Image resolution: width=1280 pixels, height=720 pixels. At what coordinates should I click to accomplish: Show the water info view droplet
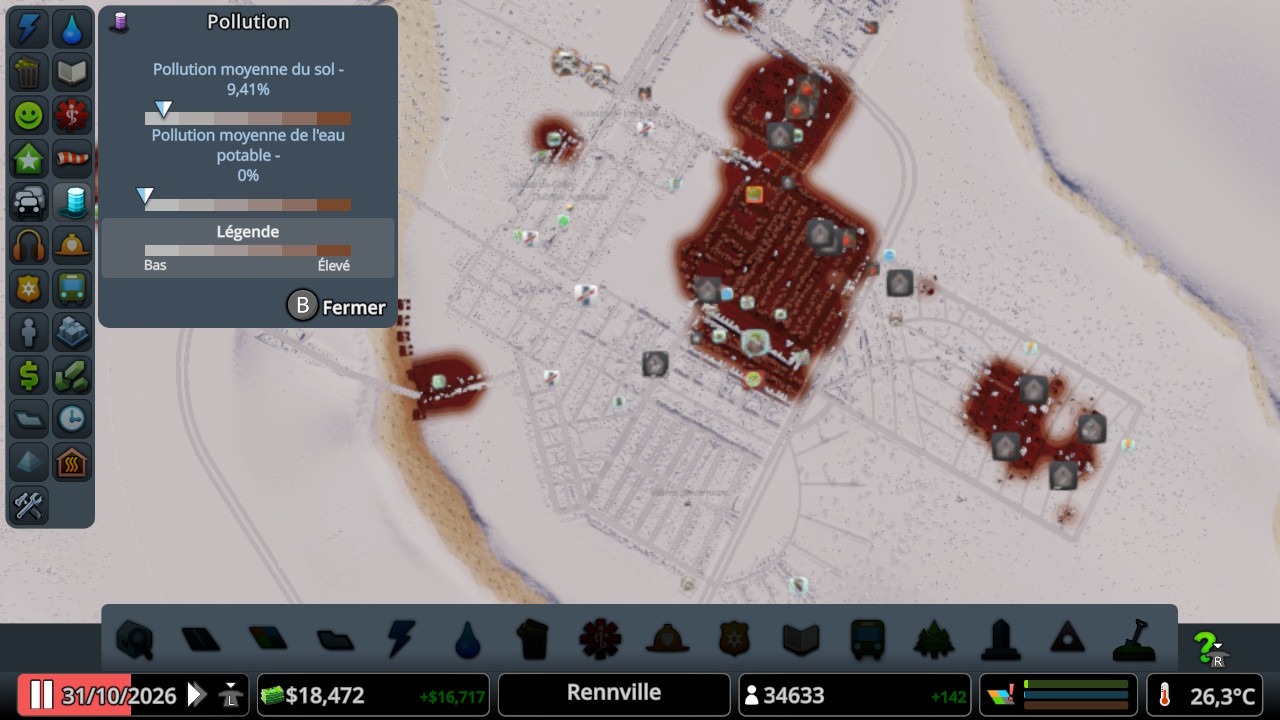[x=72, y=29]
